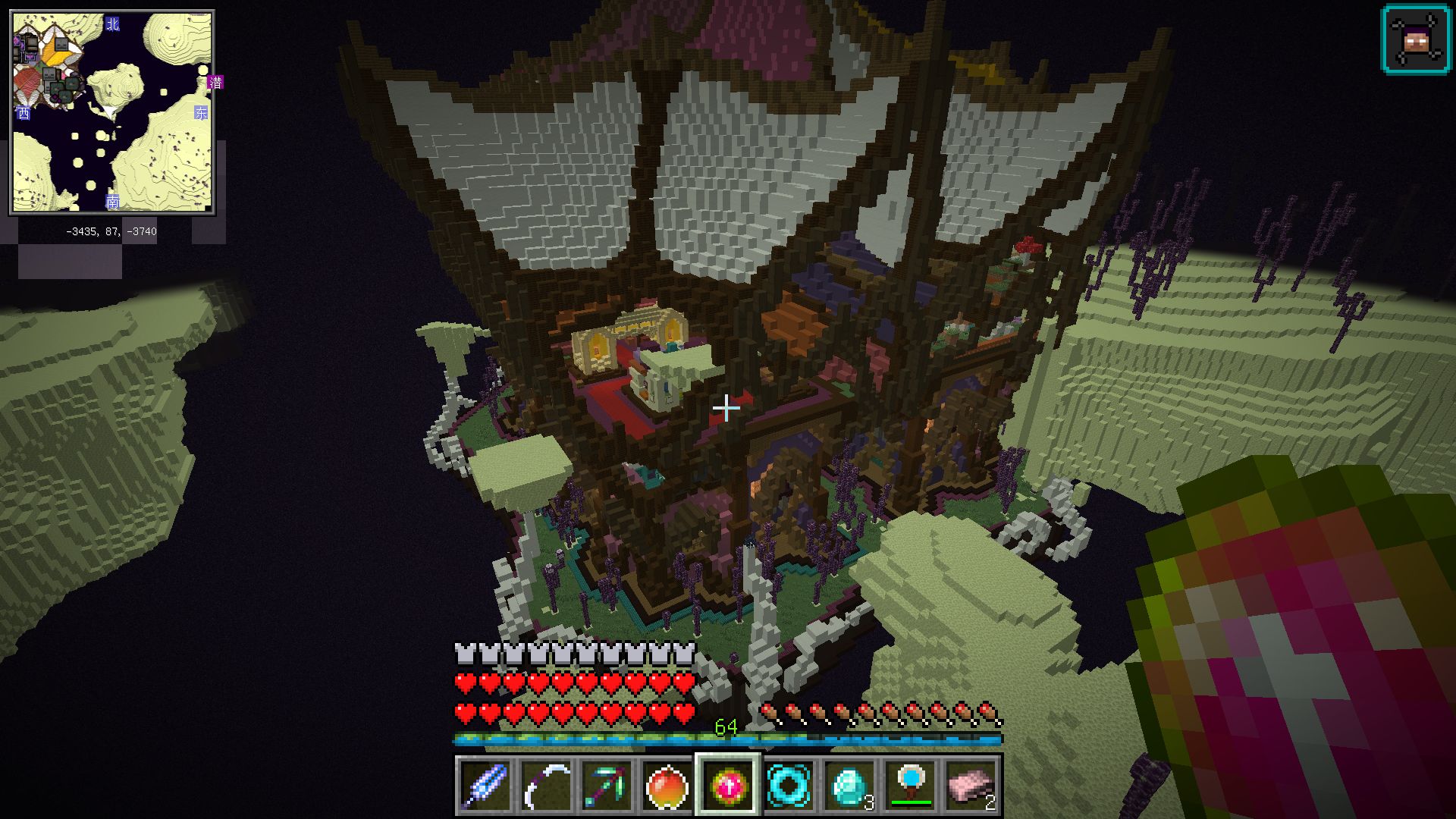Viewport: 1456px width, 819px height.
Task: Select the bow in the hotbar
Action: [546, 786]
